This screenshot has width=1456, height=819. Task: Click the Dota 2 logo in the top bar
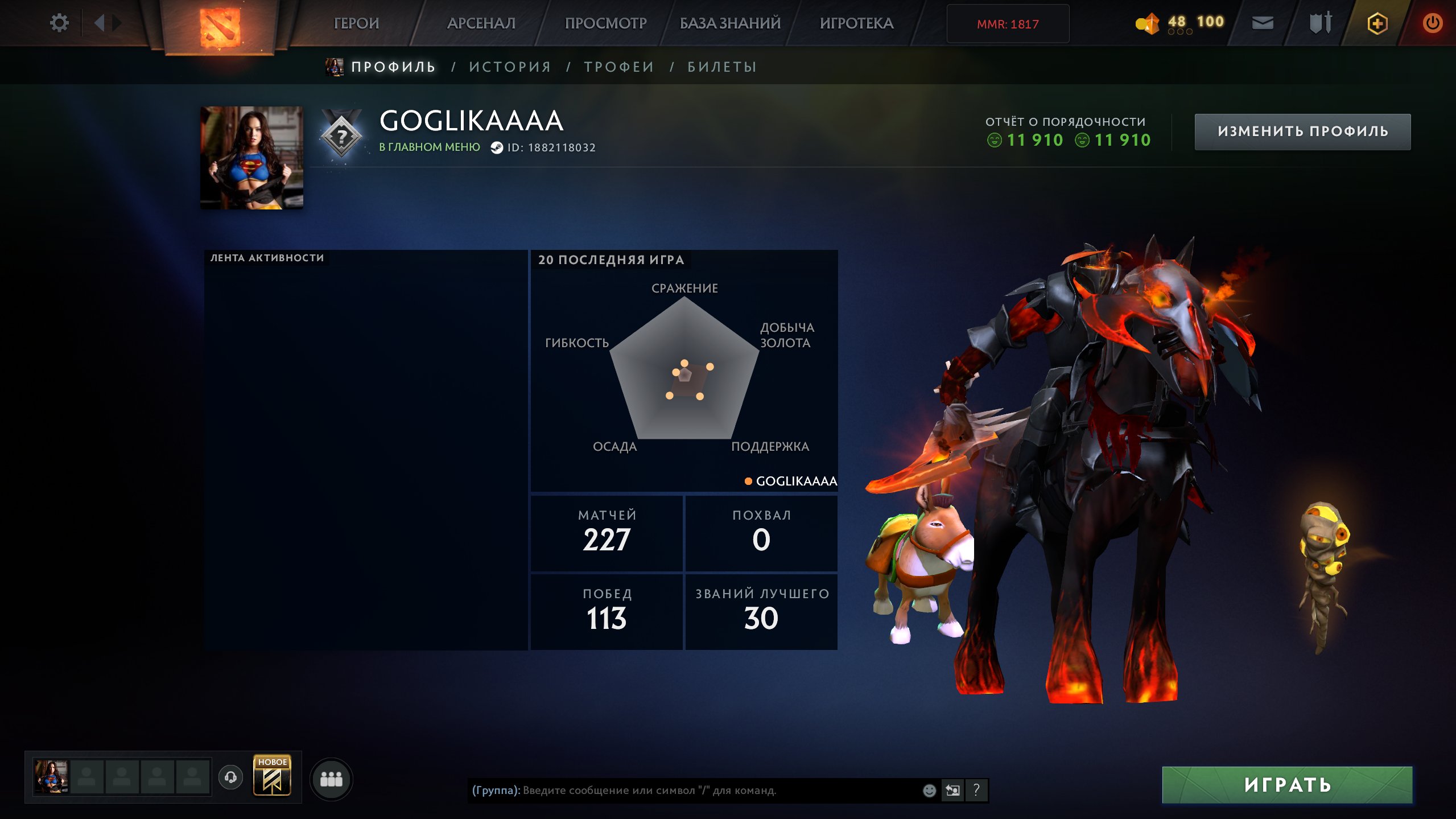[222, 23]
